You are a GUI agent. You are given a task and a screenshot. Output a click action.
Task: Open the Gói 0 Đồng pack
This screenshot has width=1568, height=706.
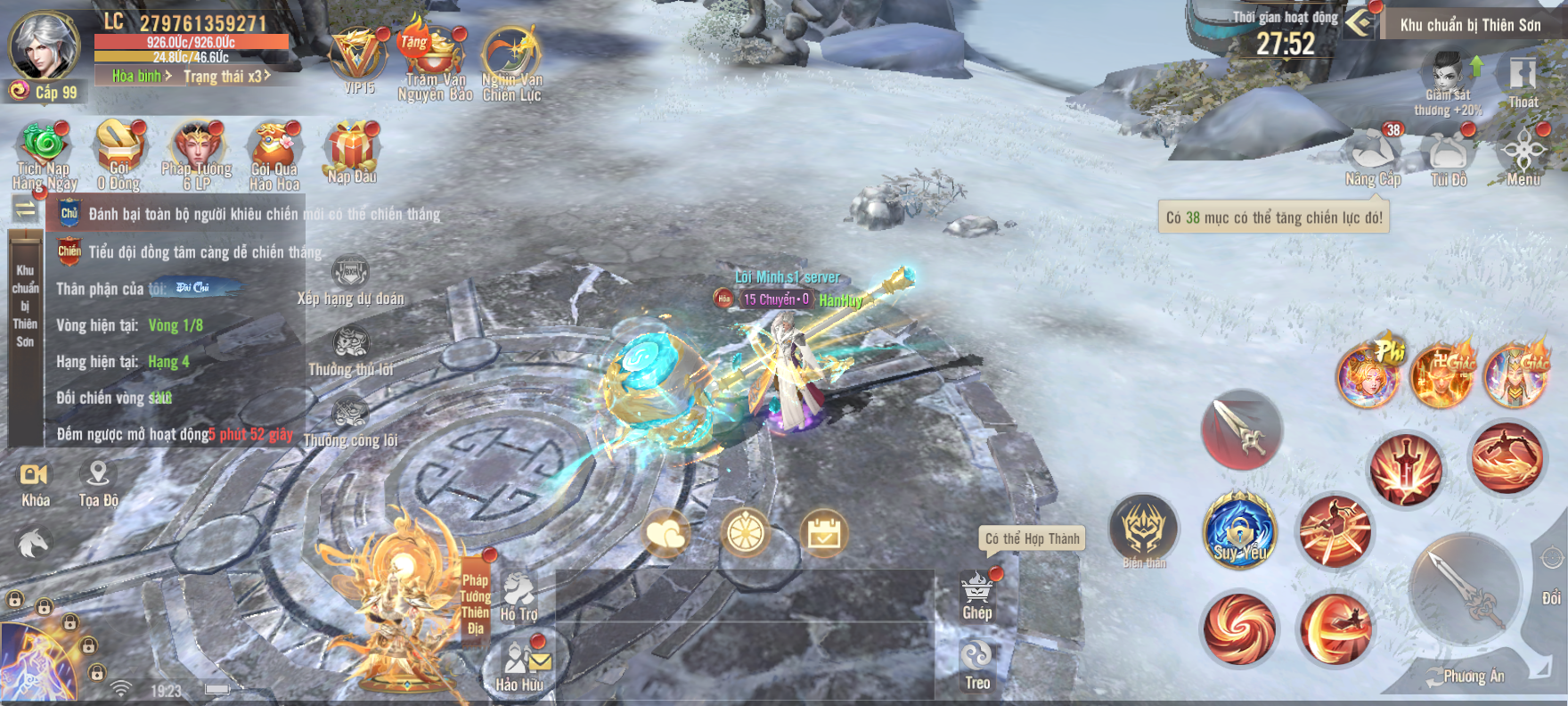click(119, 152)
